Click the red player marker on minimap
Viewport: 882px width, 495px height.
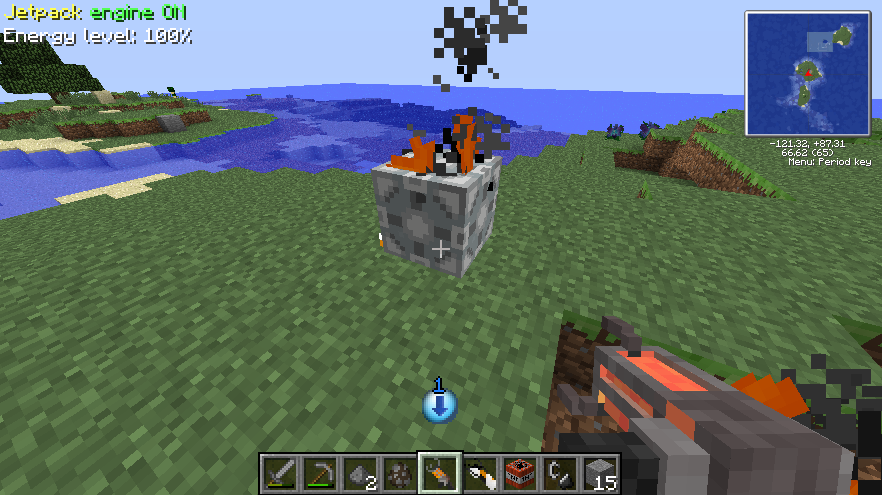808,72
